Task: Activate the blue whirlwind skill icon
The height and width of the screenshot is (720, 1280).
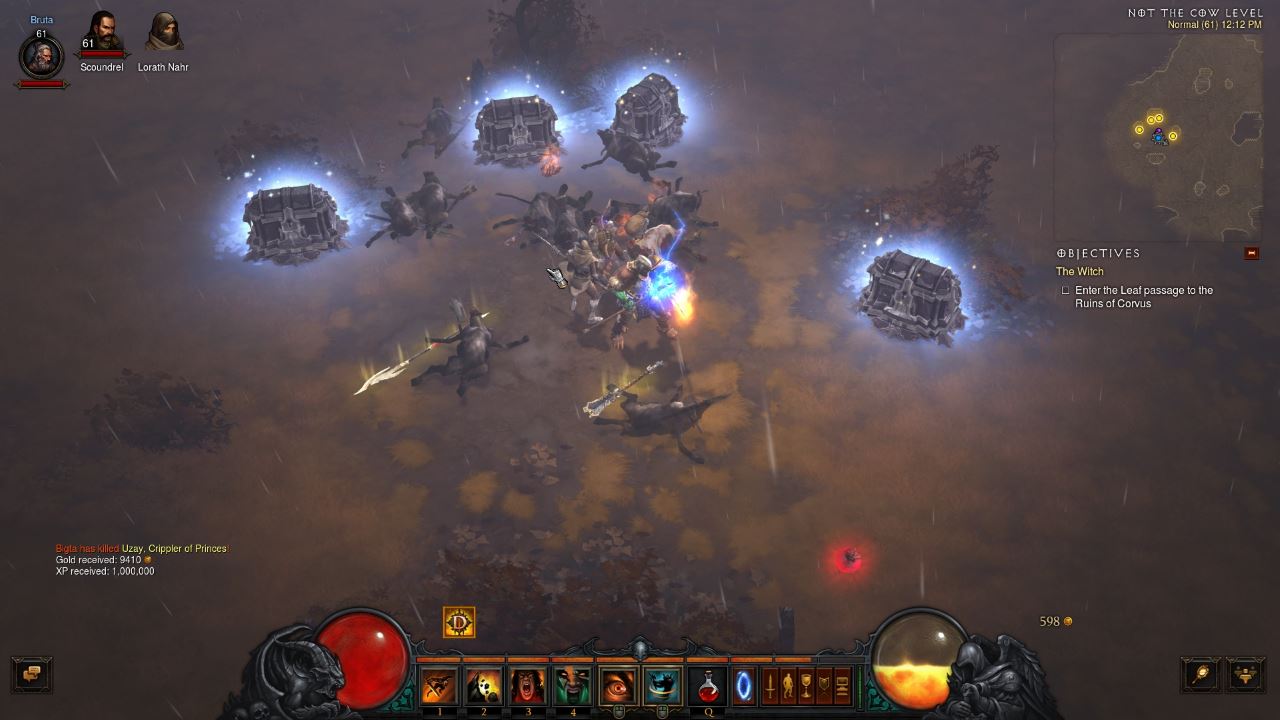Action: tap(663, 686)
